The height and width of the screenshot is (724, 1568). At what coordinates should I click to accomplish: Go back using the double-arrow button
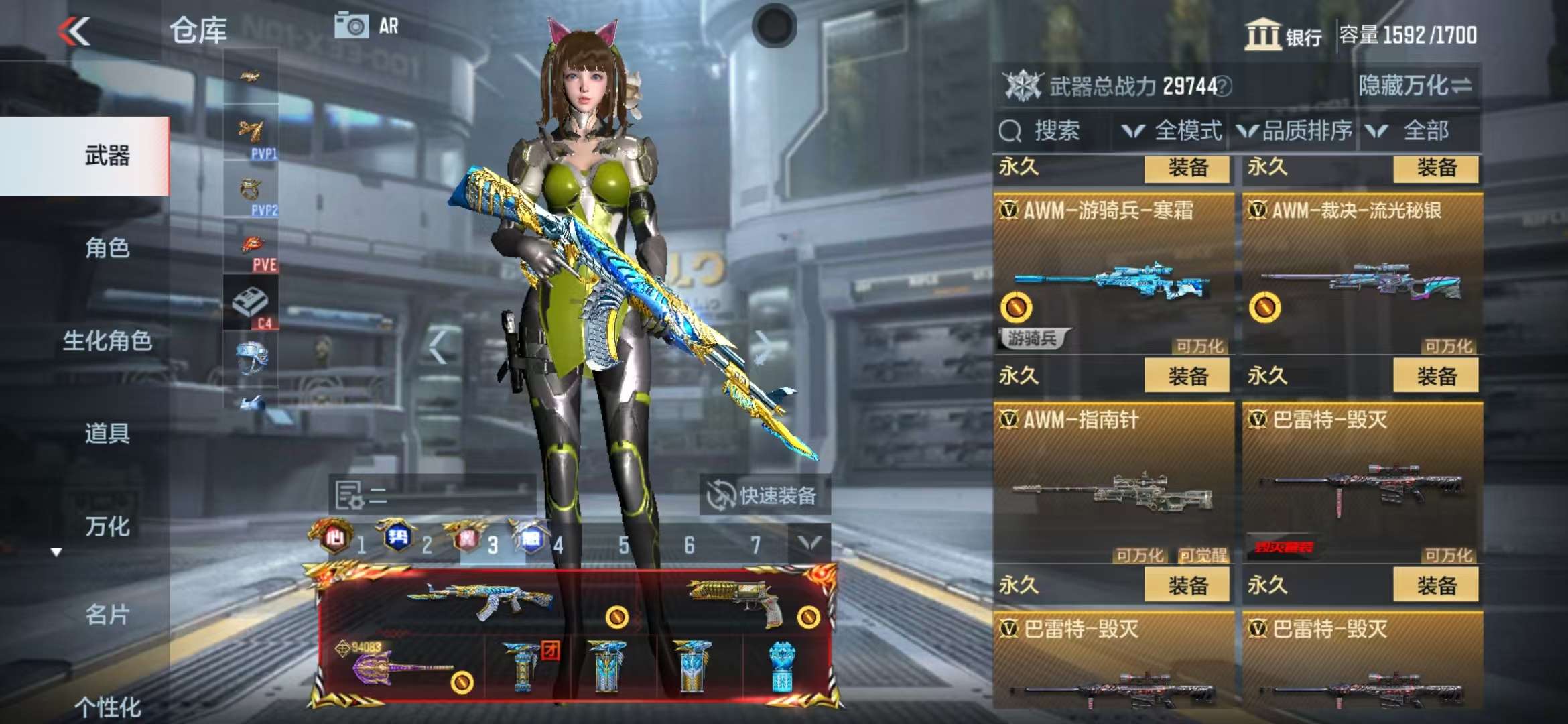tap(74, 32)
